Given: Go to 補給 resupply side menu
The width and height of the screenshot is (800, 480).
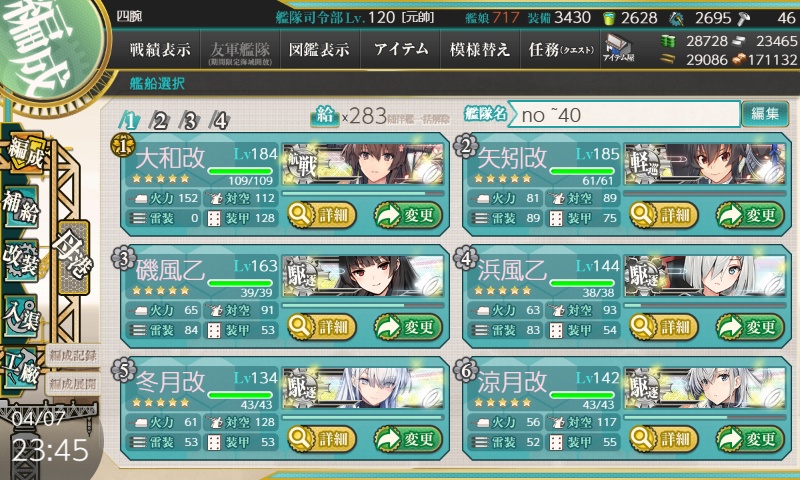Looking at the screenshot, I should (22, 200).
